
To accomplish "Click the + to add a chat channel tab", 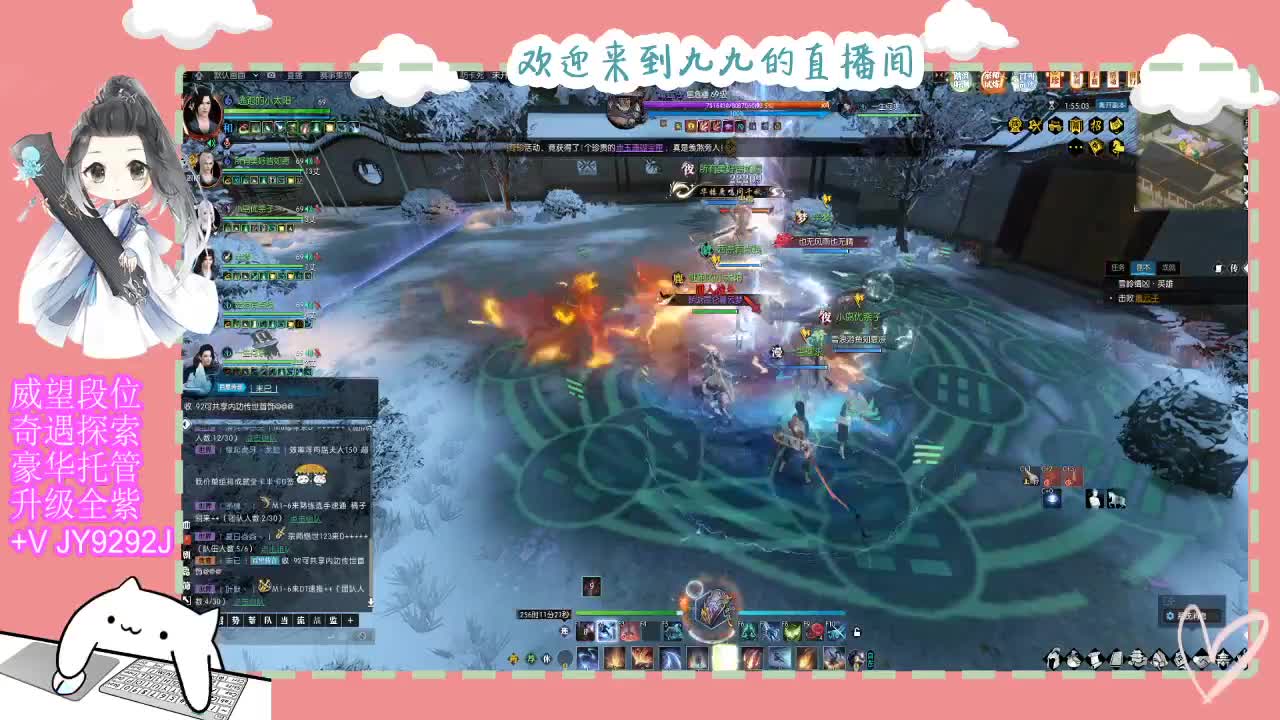I will click(350, 621).
